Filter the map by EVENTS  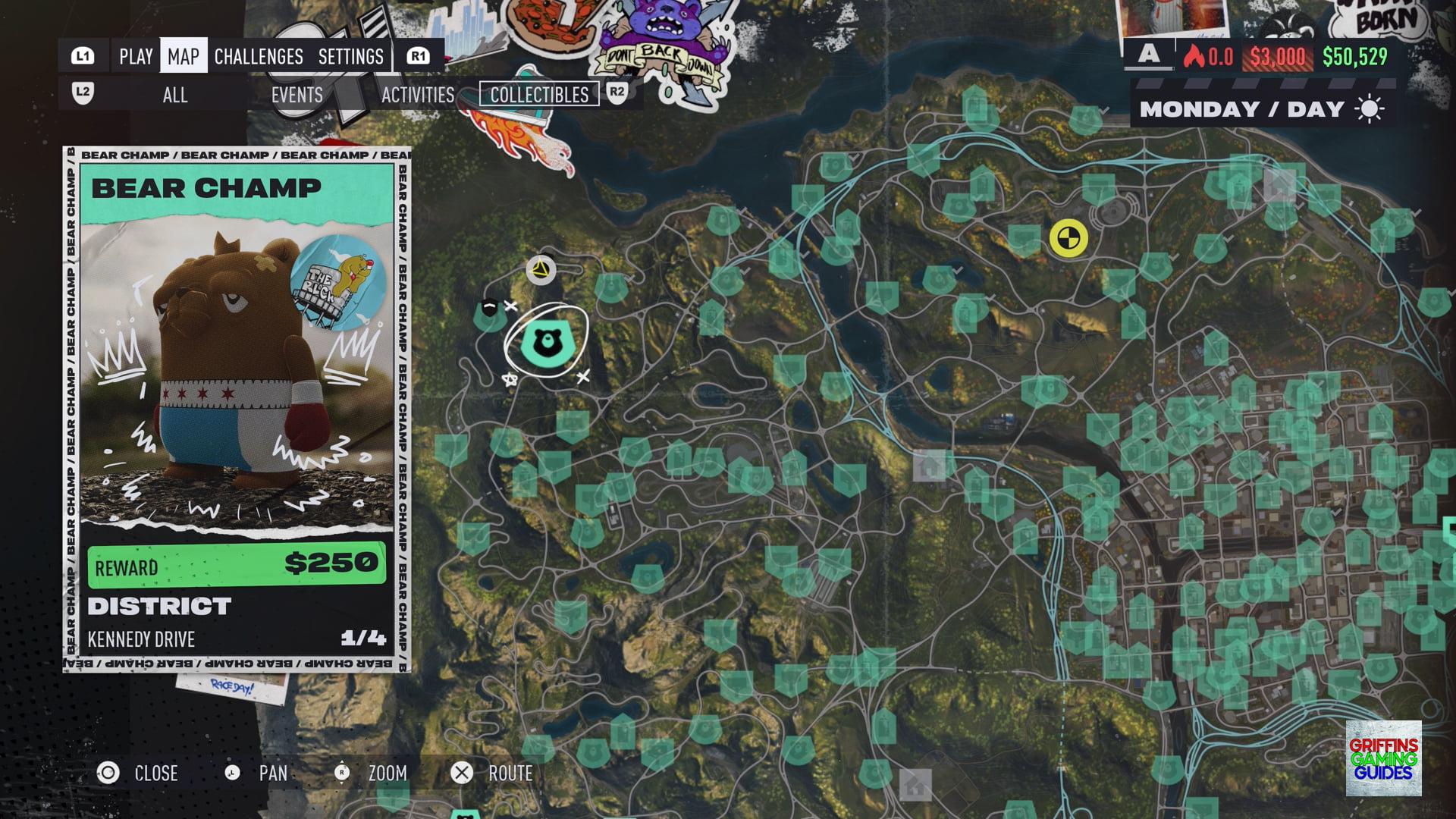297,96
